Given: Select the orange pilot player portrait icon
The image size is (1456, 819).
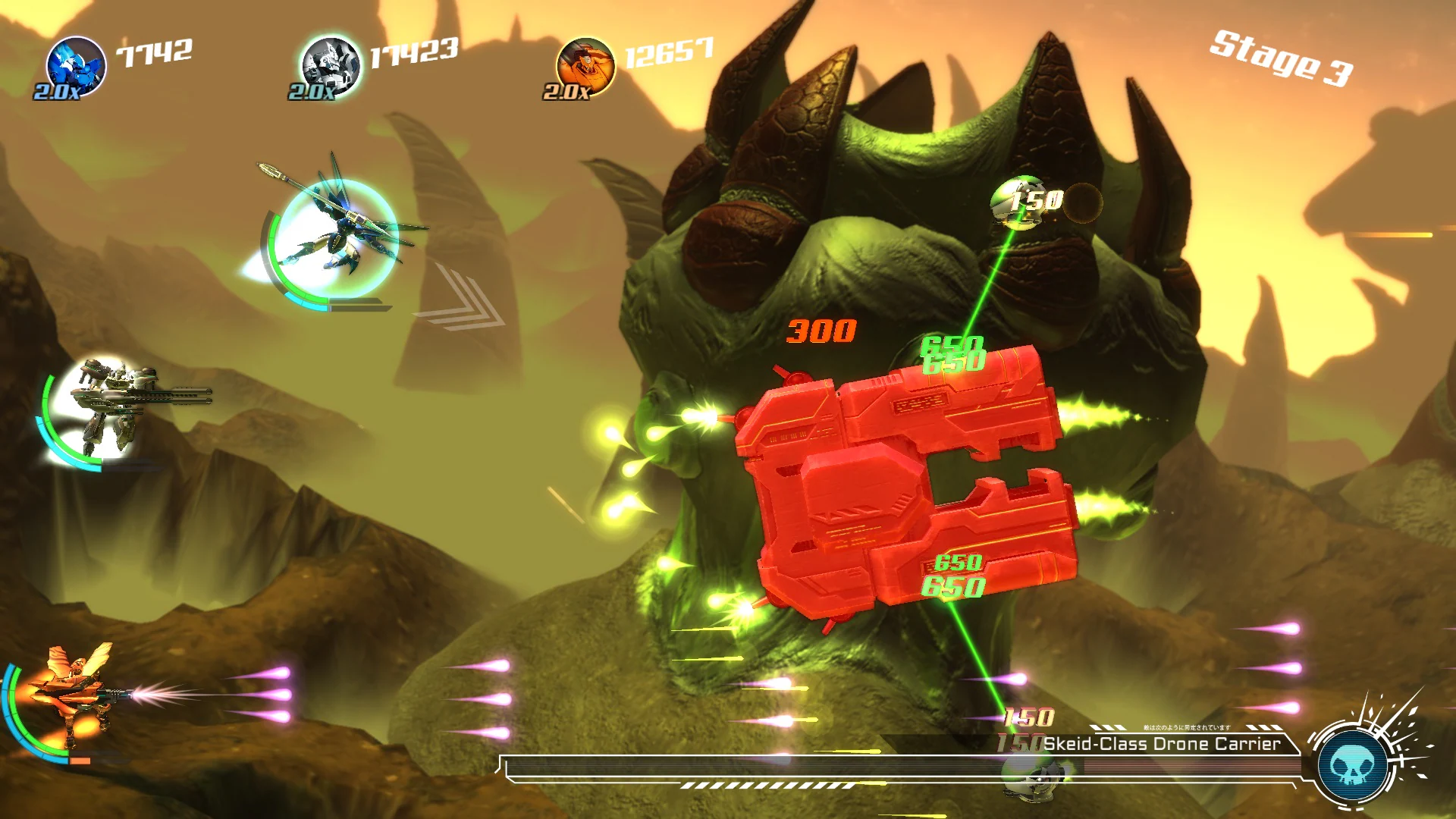Looking at the screenshot, I should coord(588,64).
